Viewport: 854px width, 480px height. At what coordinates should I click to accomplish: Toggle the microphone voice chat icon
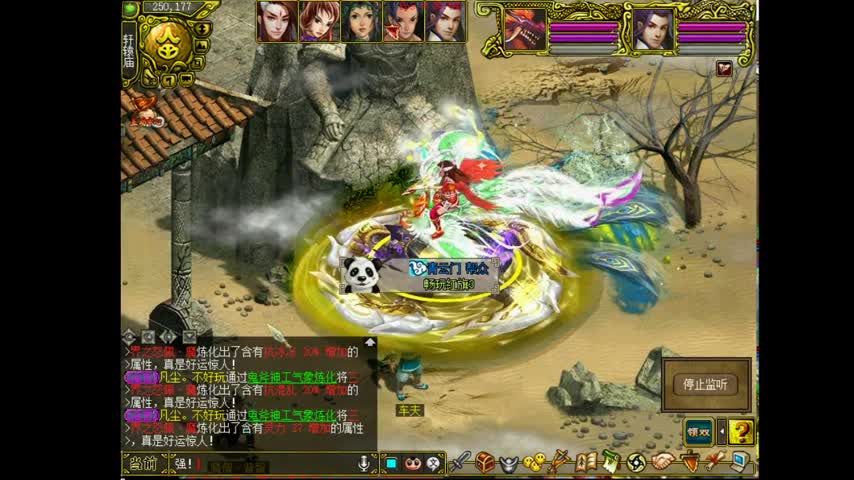tap(364, 463)
